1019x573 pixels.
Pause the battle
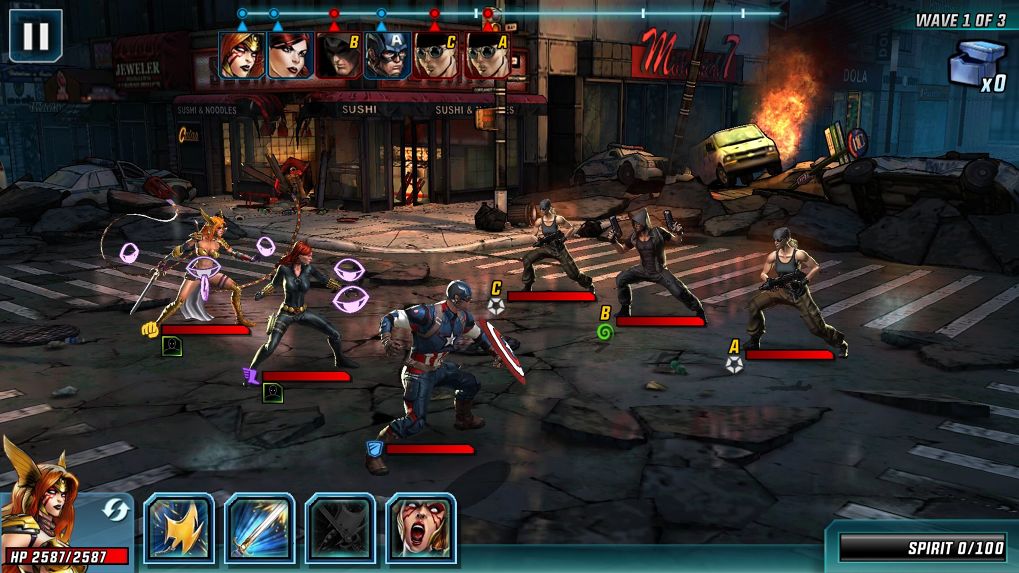(35, 35)
